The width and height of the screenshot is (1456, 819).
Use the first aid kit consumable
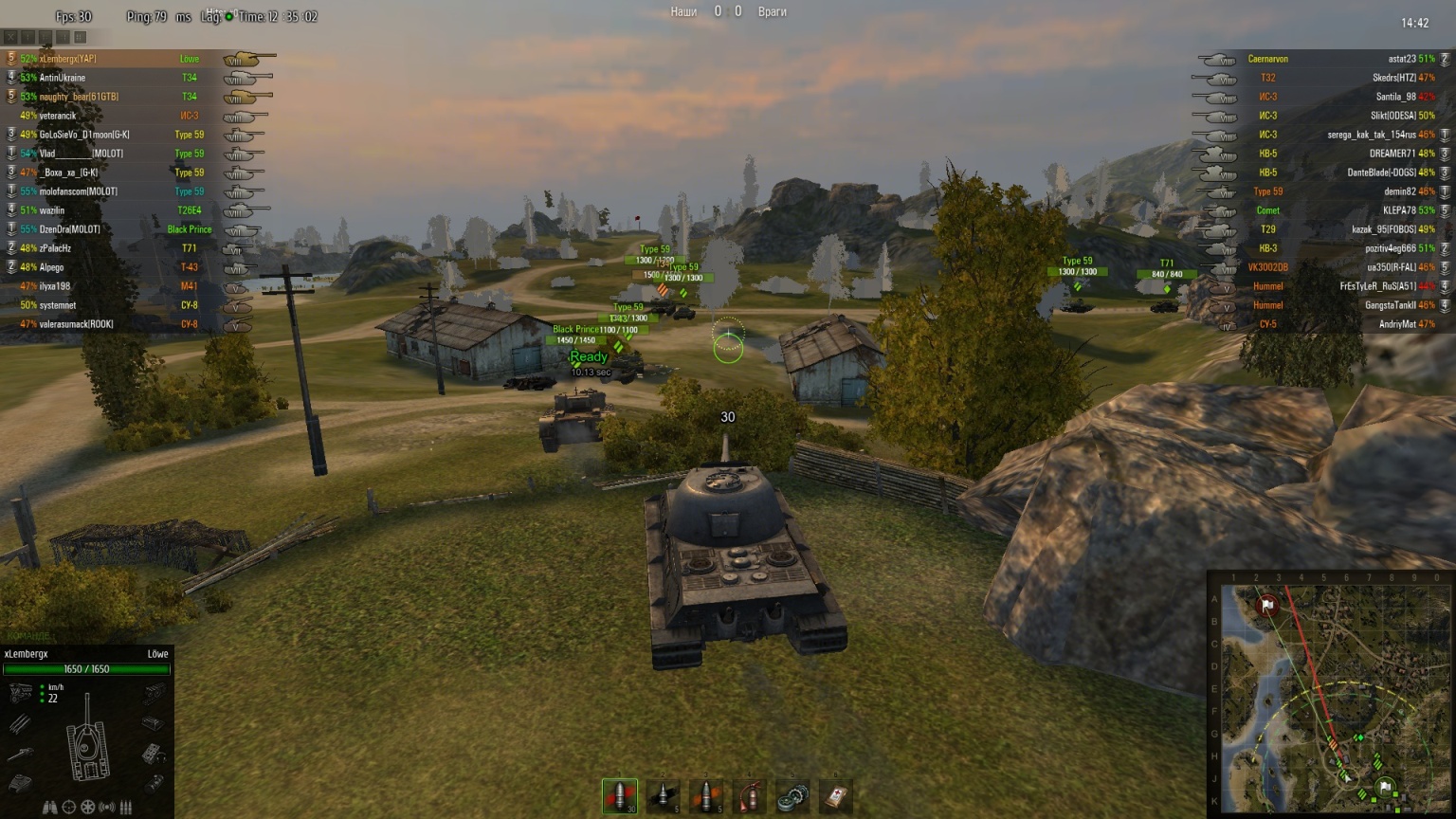836,796
